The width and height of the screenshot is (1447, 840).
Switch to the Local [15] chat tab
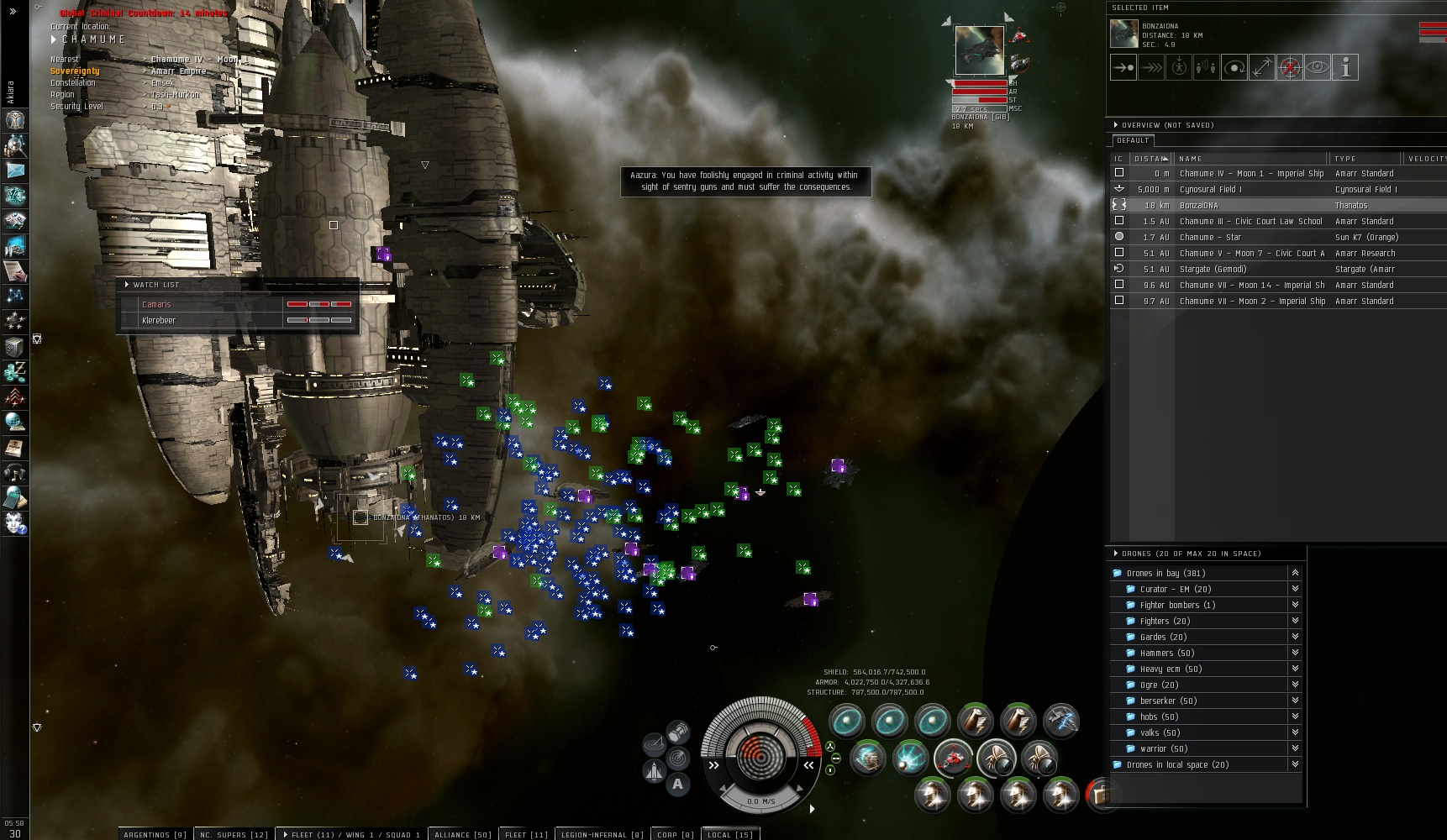point(729,834)
